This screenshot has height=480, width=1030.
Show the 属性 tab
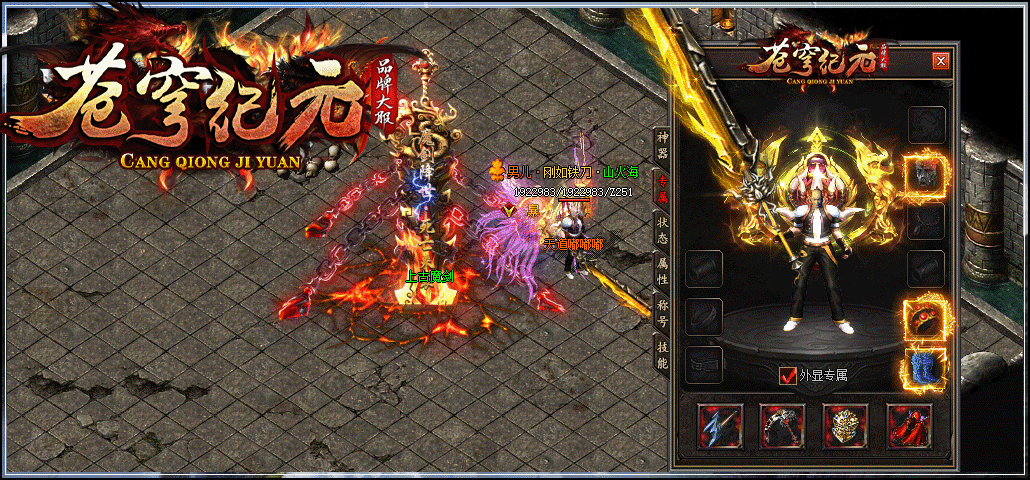(662, 269)
